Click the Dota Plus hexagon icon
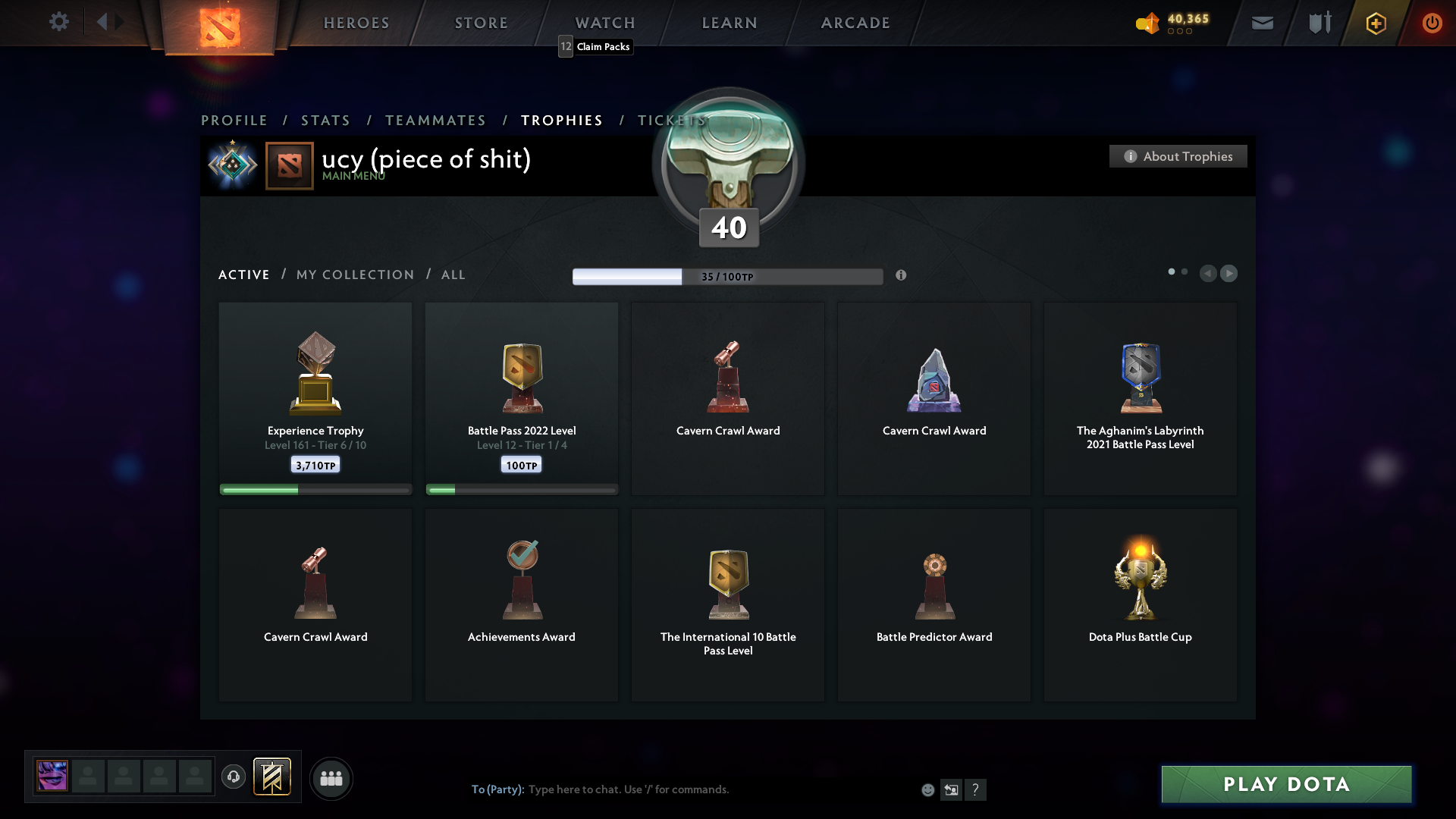 click(x=1375, y=23)
